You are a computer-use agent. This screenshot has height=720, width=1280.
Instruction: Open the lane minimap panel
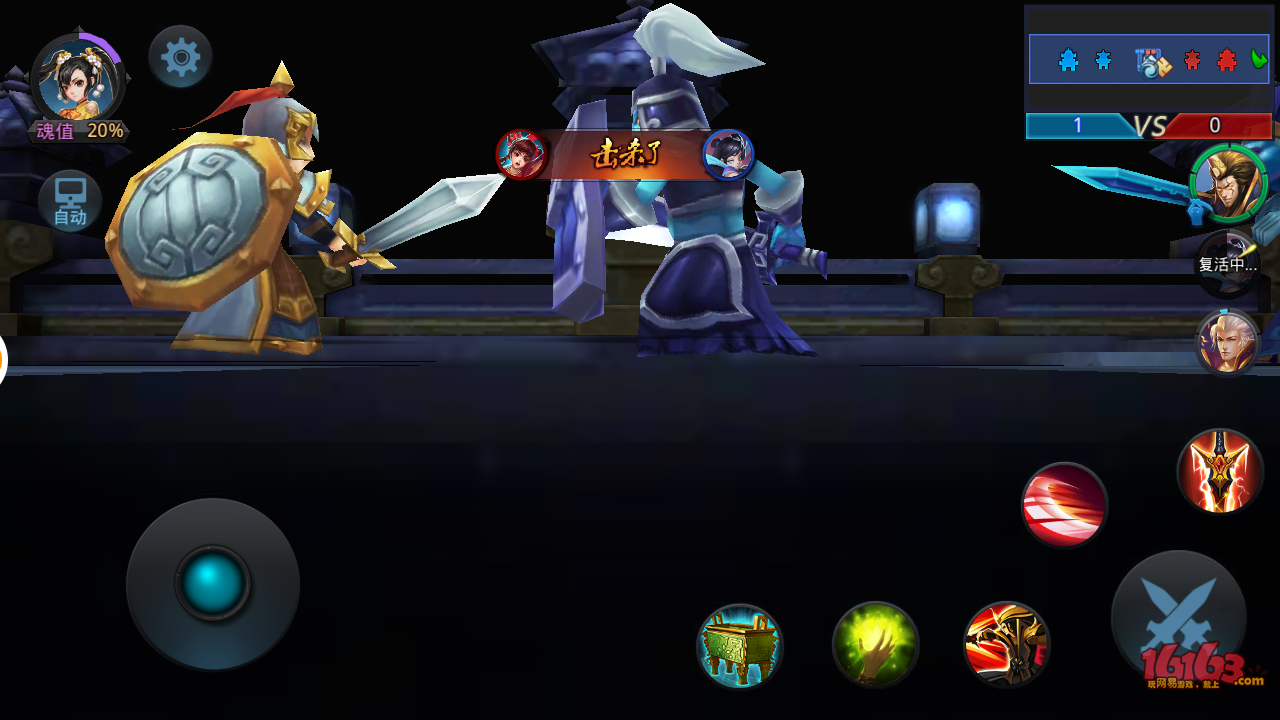tap(1149, 60)
